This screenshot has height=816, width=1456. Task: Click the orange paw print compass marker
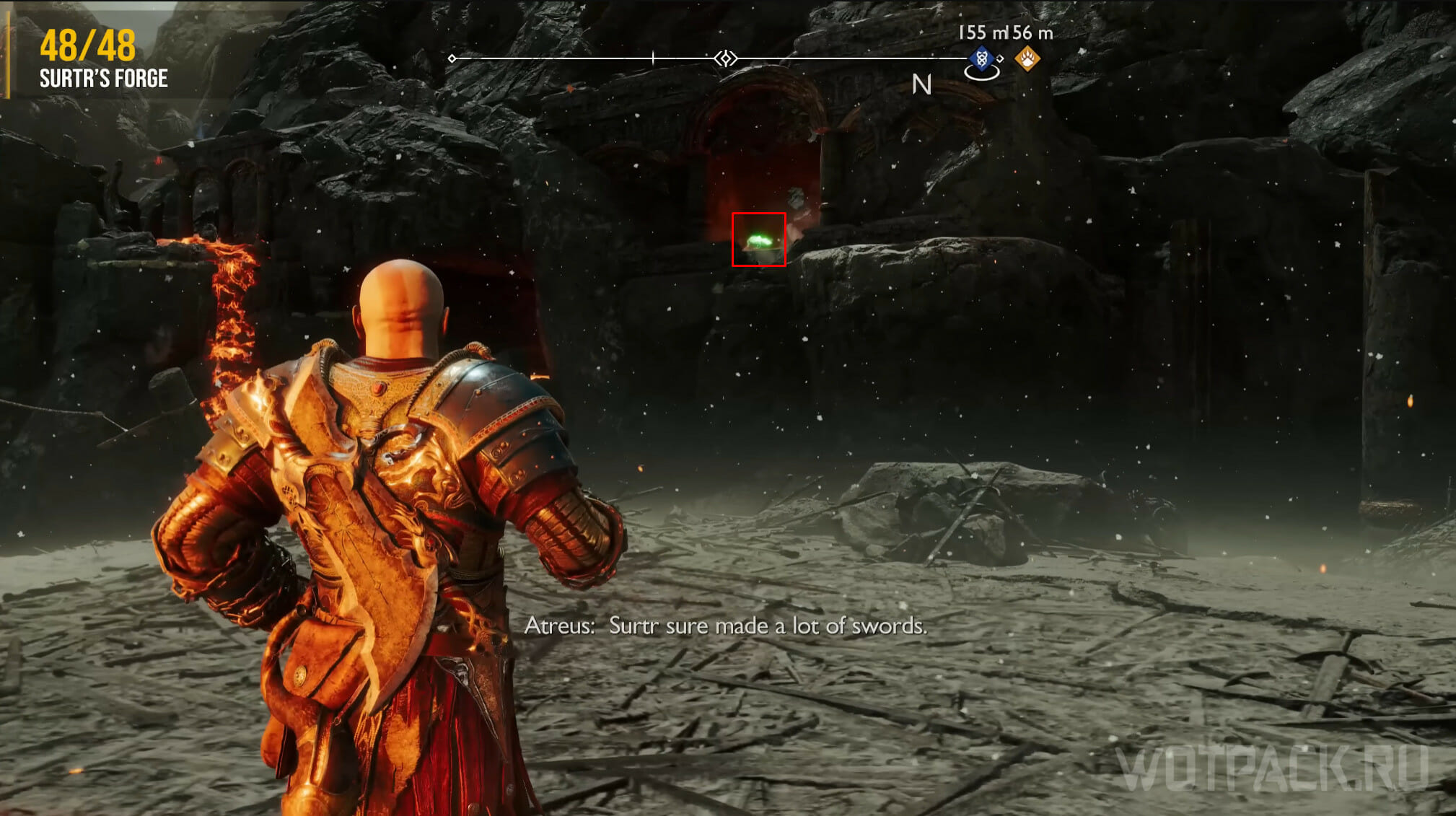[x=1027, y=58]
